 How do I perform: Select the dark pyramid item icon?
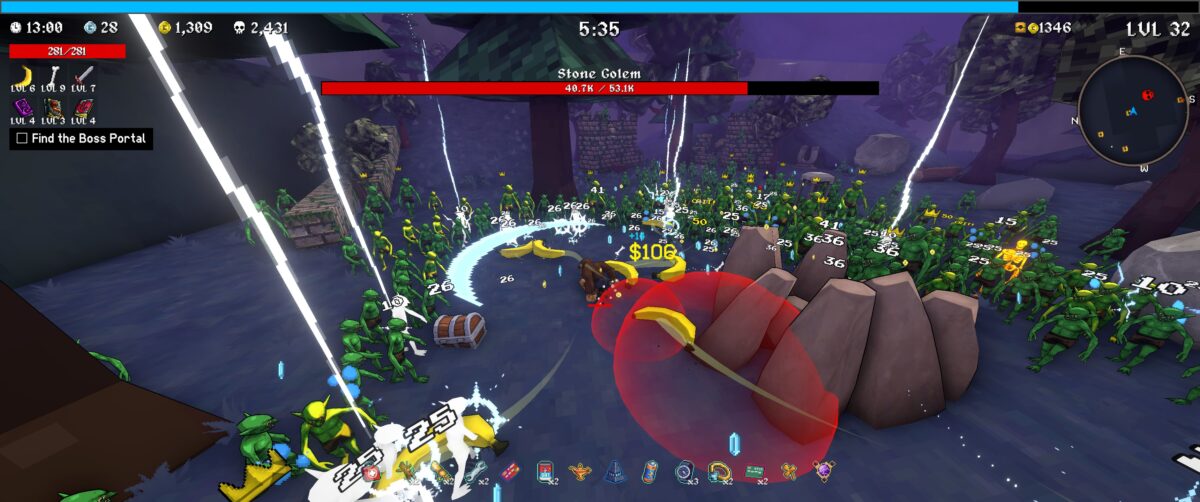point(615,471)
